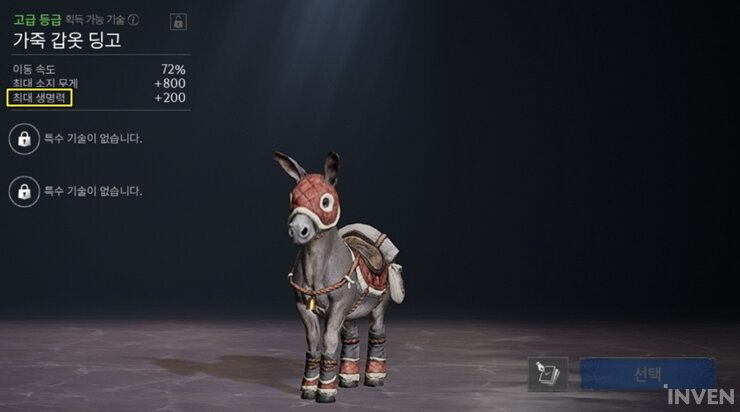The width and height of the screenshot is (740, 412).
Task: Toggle the padlock icon beside the mount grade
Action: point(178,21)
